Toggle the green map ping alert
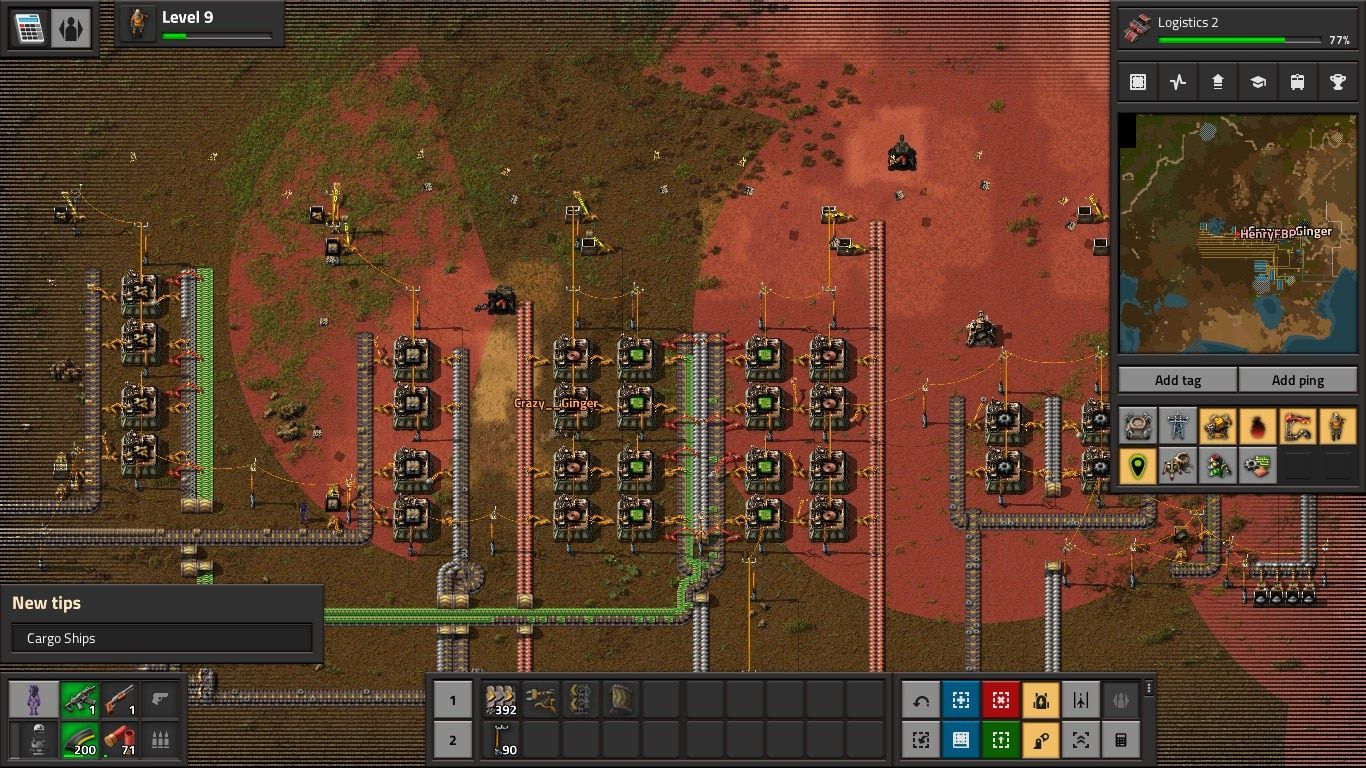The image size is (1366, 768). coord(1138,466)
